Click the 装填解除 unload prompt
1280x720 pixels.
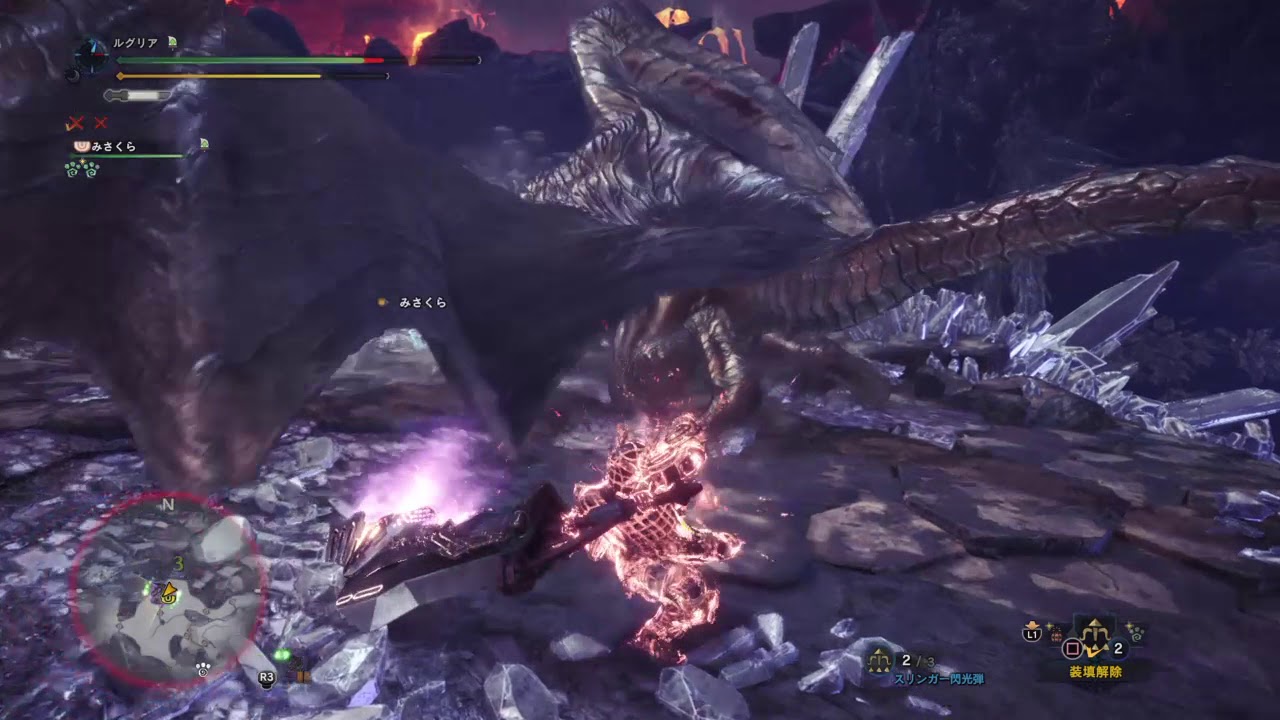[x=1096, y=670]
